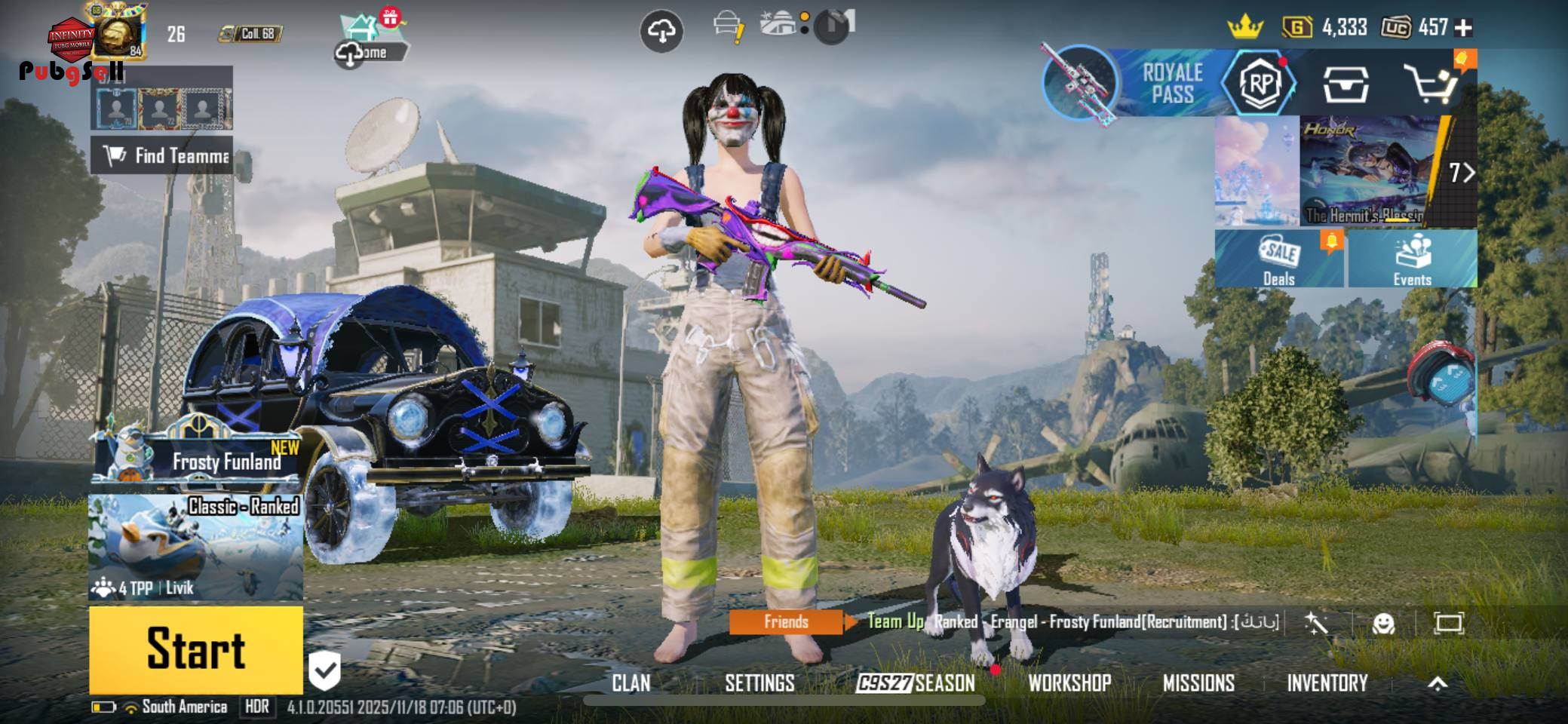The image size is (1568, 724).
Task: Open the shopping cart store
Action: tap(1430, 83)
